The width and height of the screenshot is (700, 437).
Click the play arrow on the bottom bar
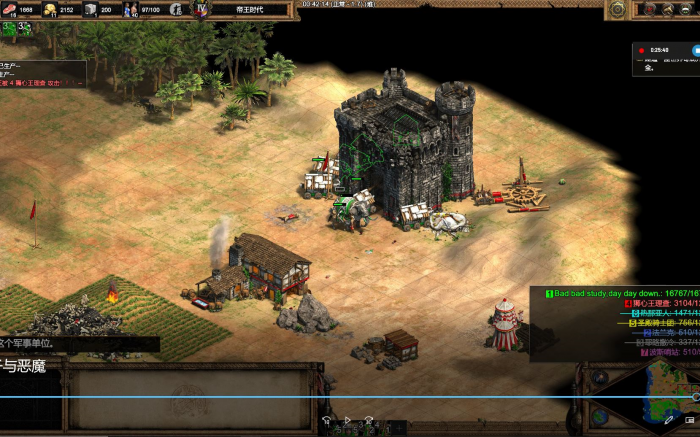pyautogui.click(x=348, y=422)
